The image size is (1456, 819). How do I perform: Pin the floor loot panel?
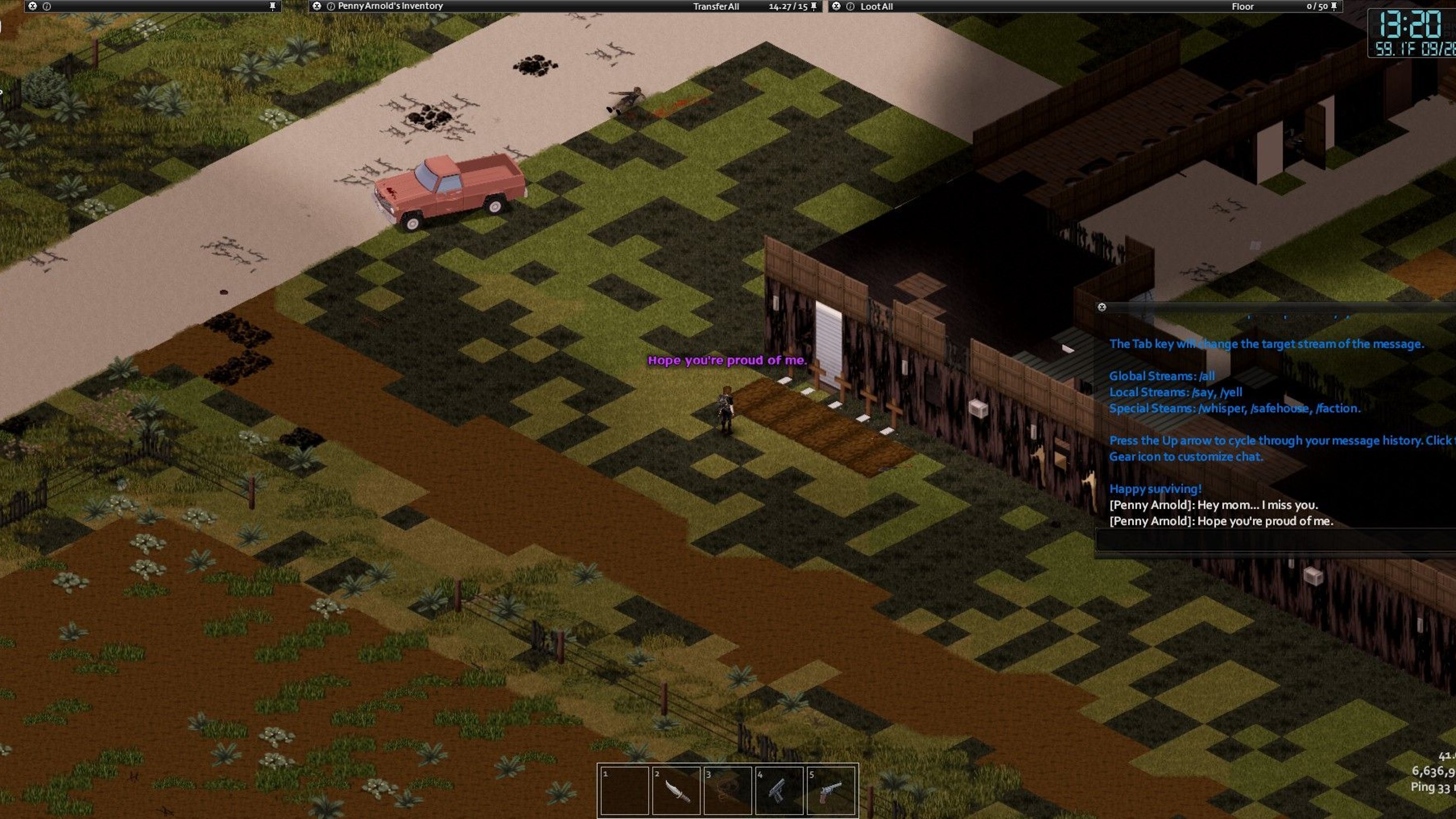pyautogui.click(x=1334, y=6)
